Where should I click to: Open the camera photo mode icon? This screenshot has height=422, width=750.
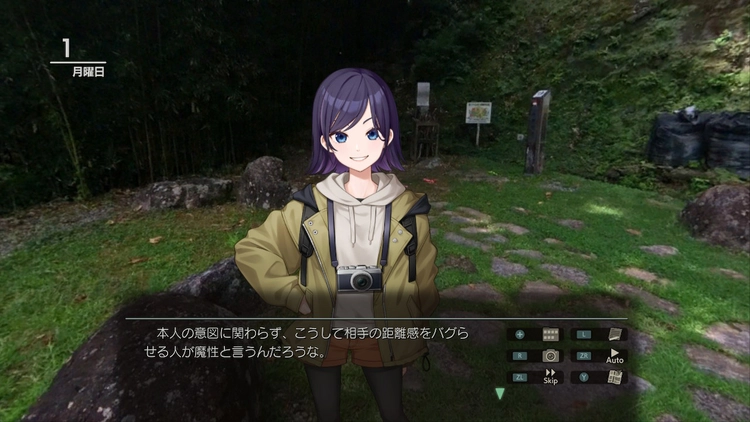coord(550,355)
